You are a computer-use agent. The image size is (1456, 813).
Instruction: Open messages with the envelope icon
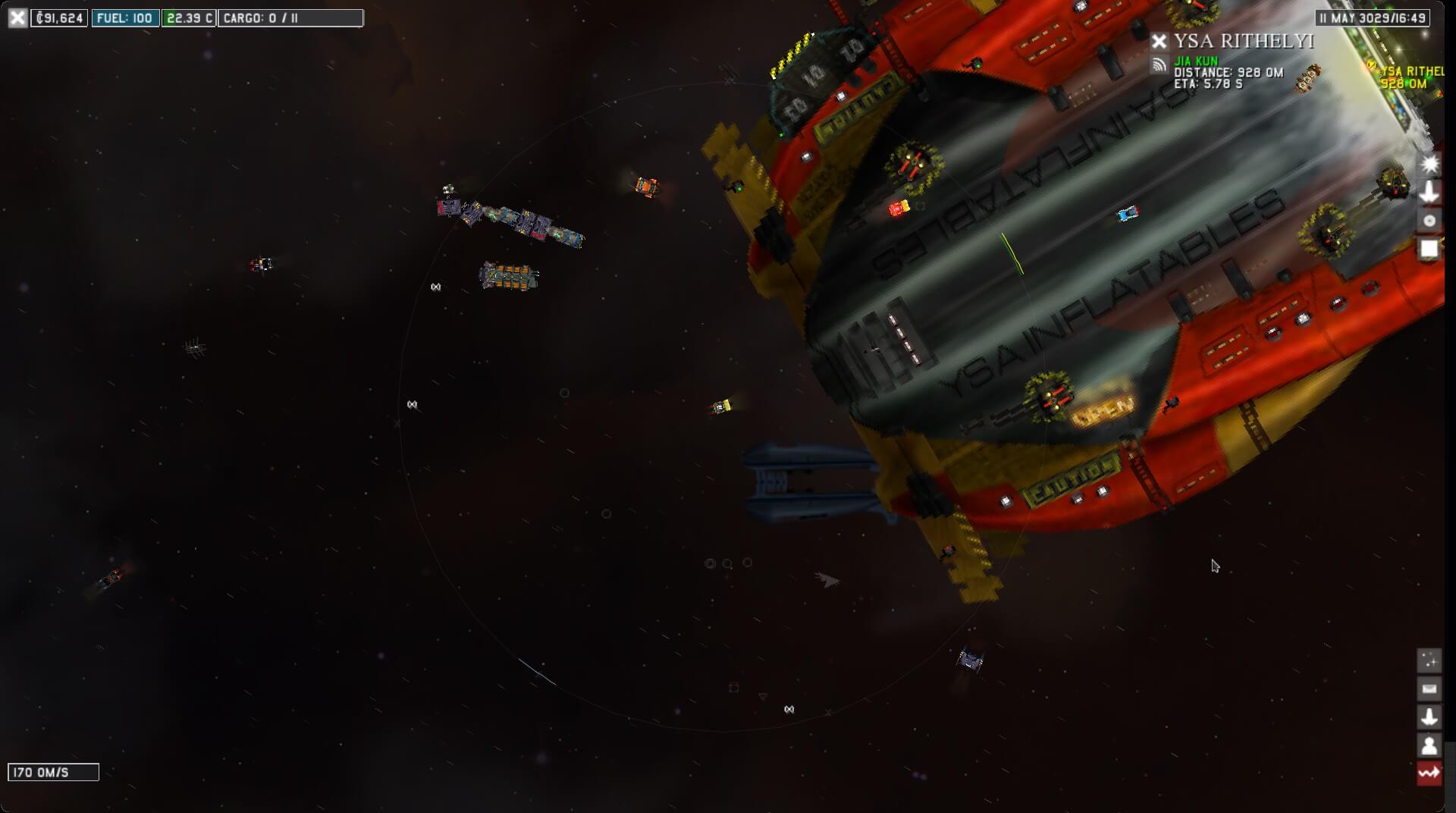[x=1429, y=689]
